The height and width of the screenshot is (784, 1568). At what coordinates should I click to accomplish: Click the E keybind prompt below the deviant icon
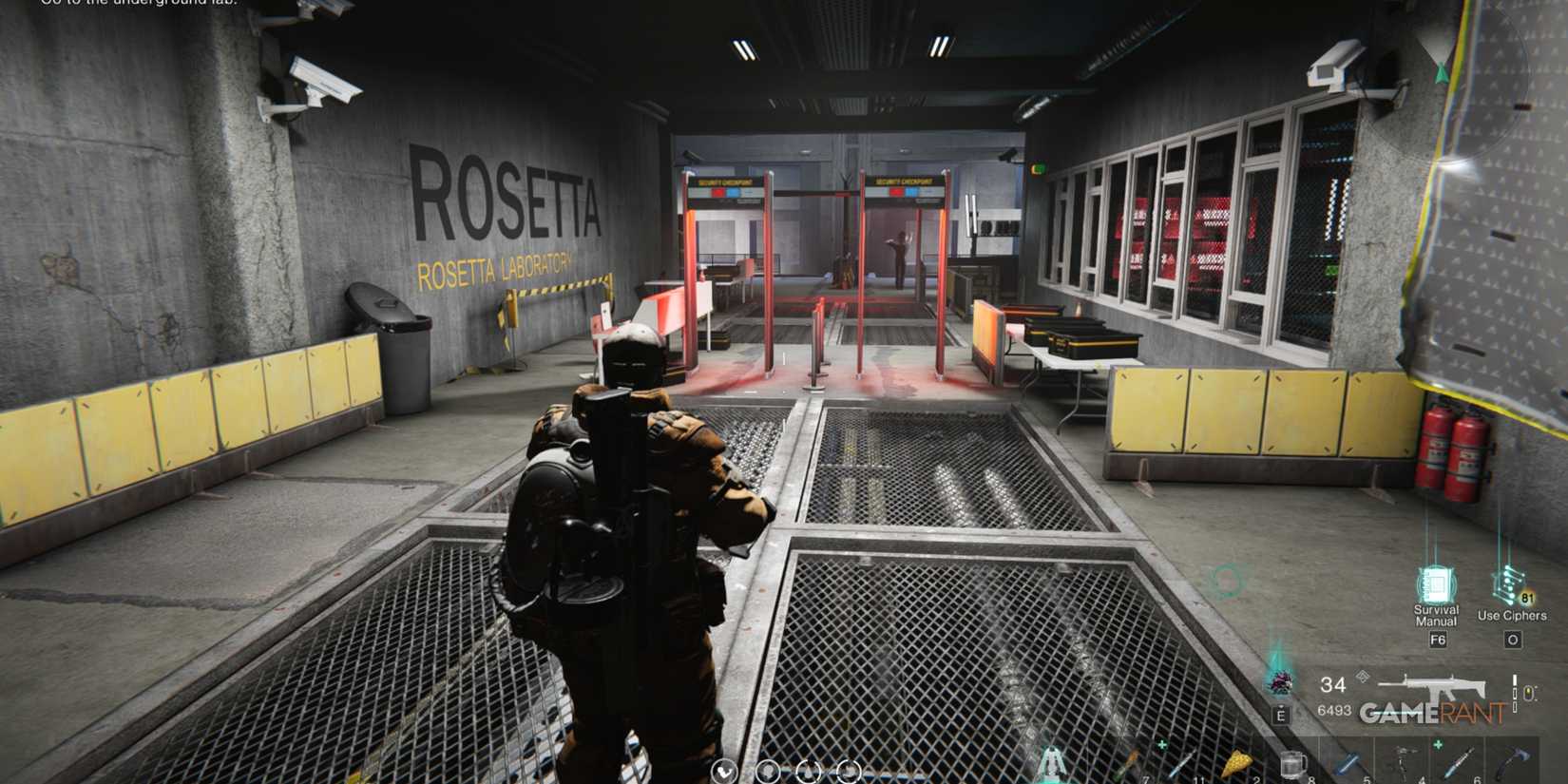1281,714
